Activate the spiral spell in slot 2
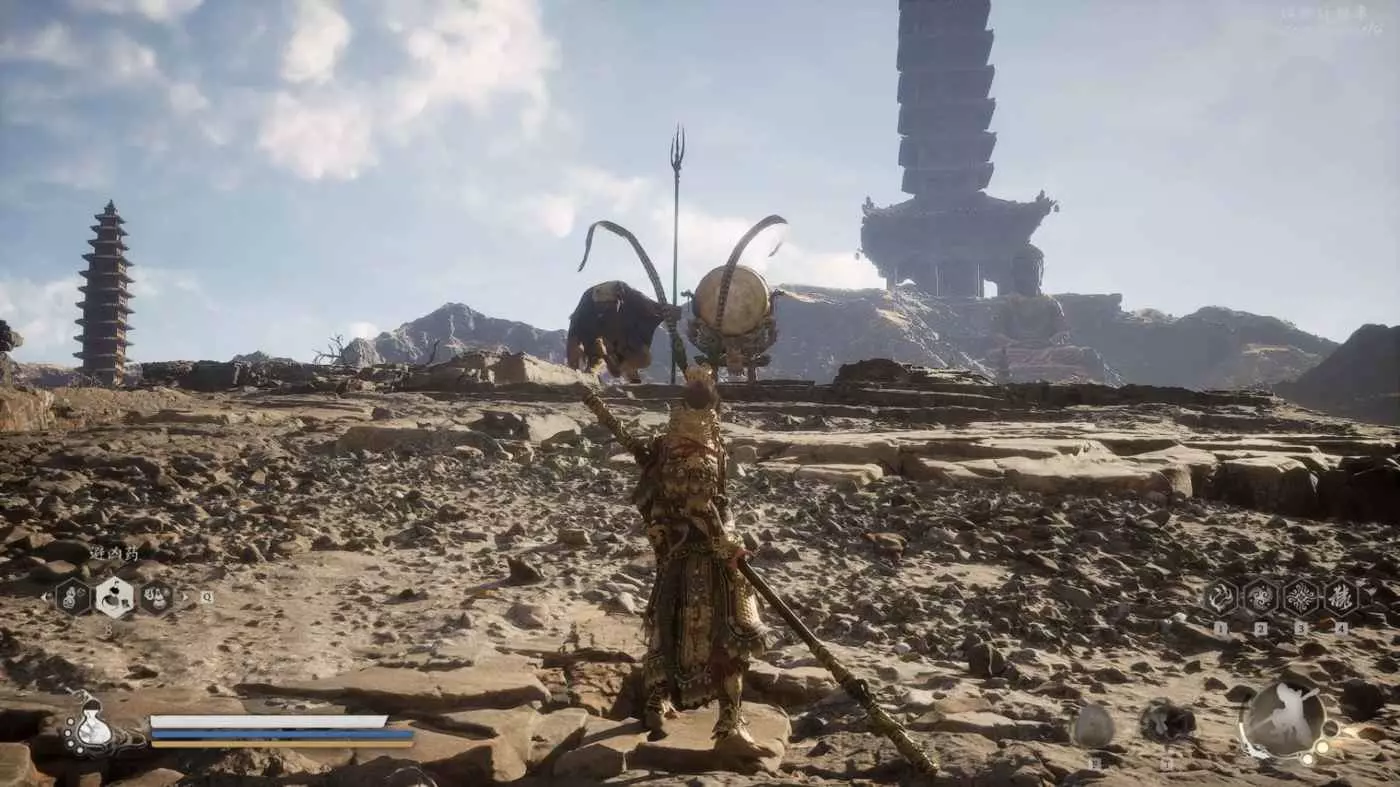The image size is (1400, 787). [x=1260, y=597]
